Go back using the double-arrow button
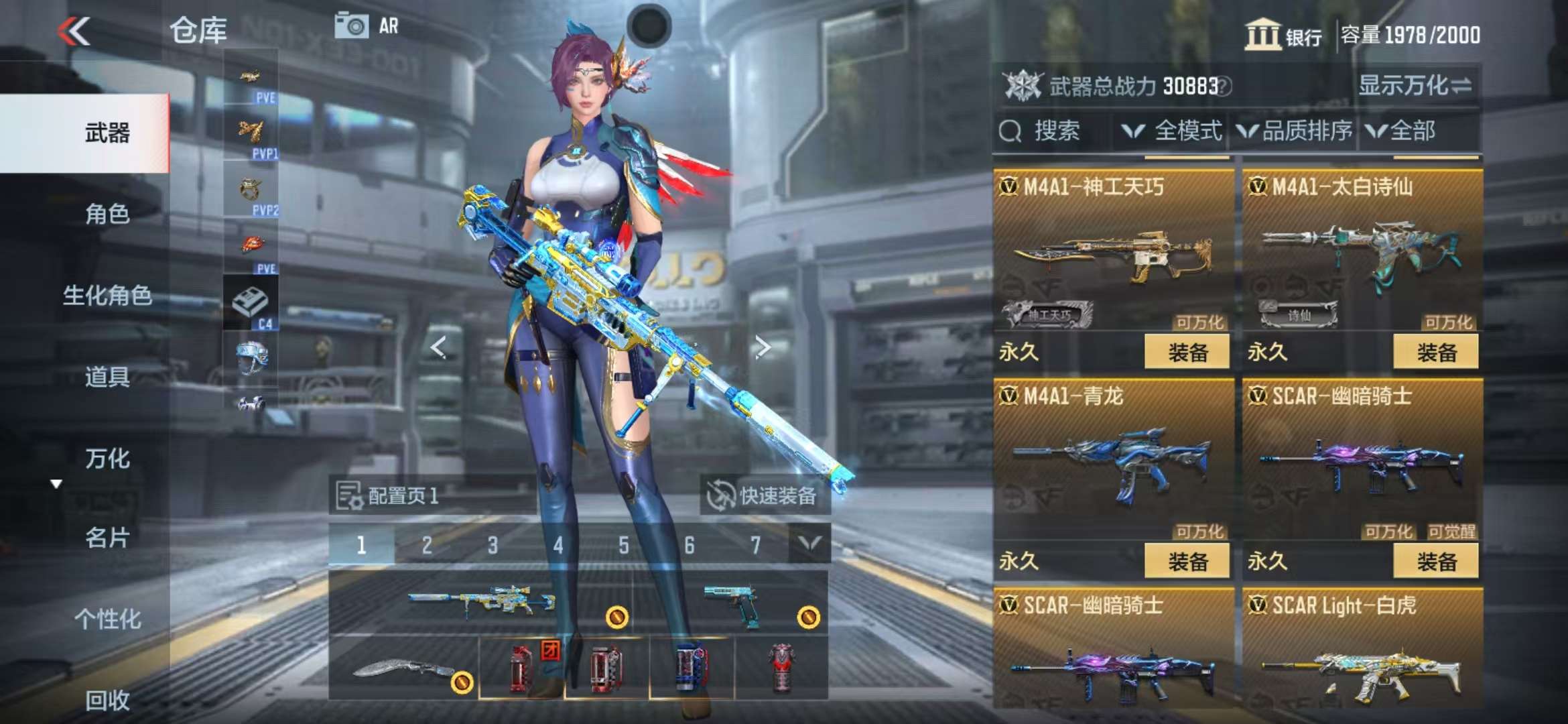Screen dimensions: 1568x724 (x=74, y=31)
